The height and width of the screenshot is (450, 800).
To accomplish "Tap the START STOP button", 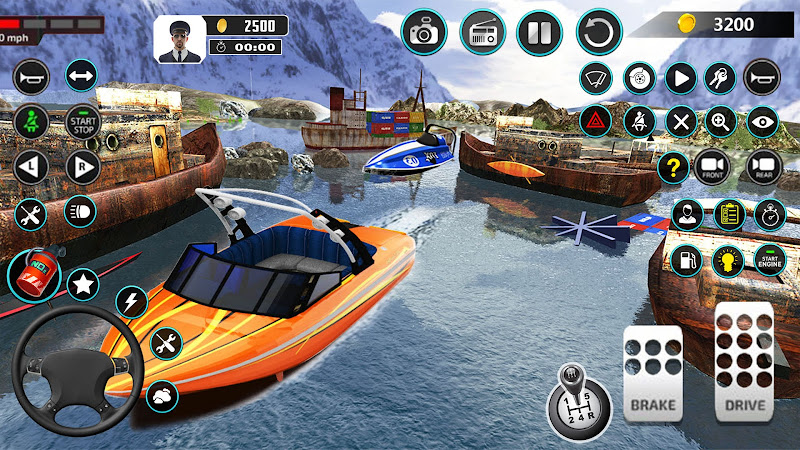I will pyautogui.click(x=82, y=122).
